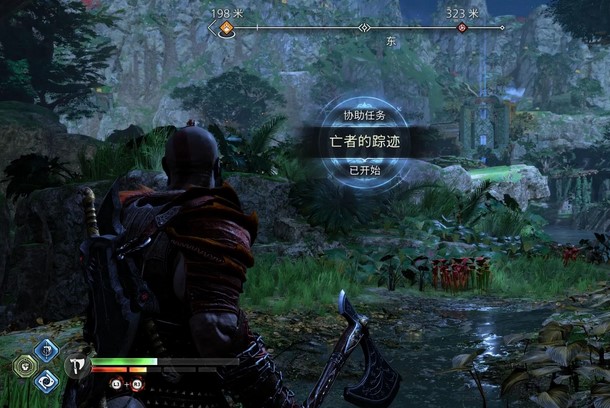Activate the green octagon ability icon

(x=21, y=365)
